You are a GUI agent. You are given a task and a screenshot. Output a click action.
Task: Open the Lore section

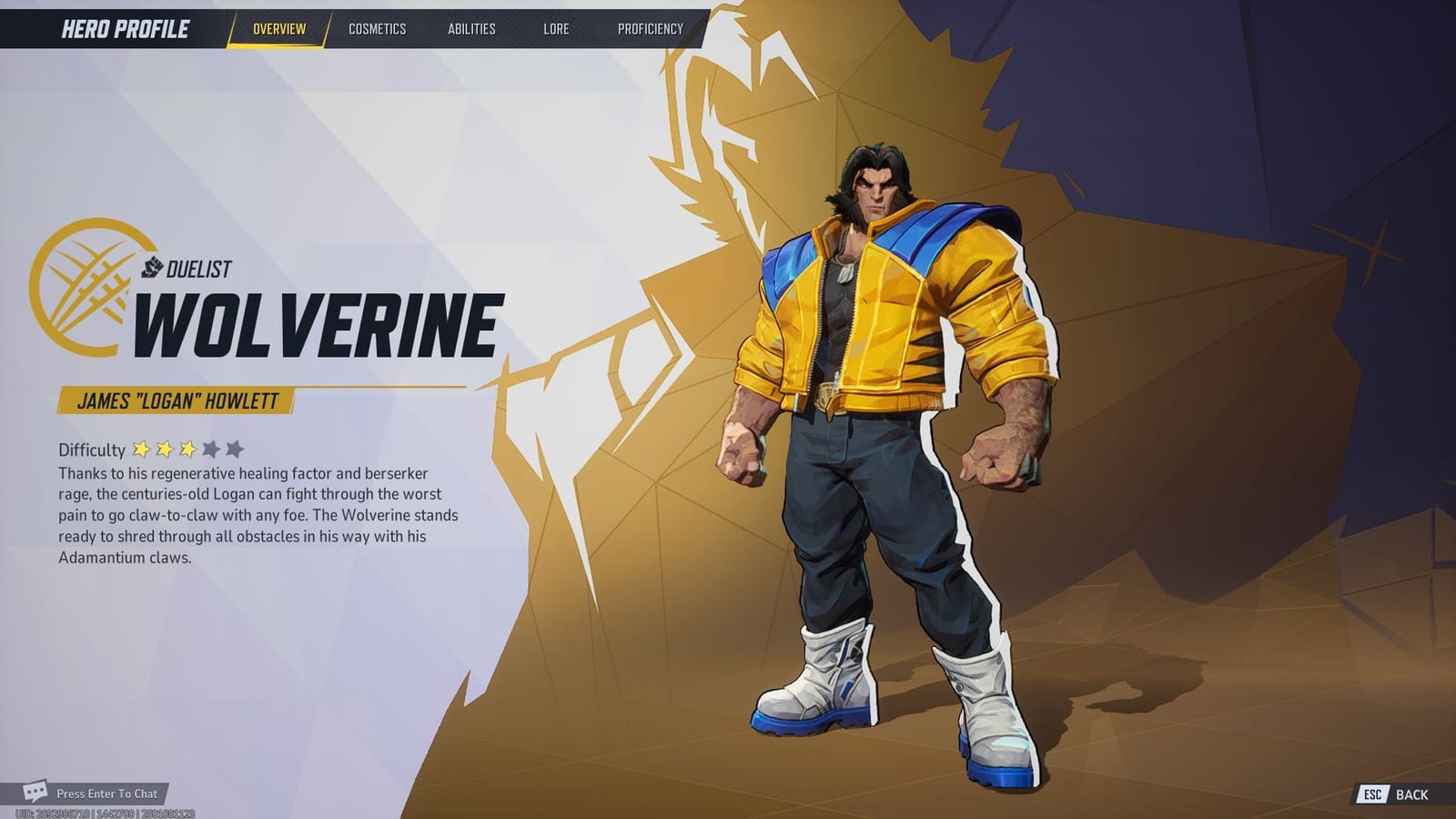coord(554,28)
